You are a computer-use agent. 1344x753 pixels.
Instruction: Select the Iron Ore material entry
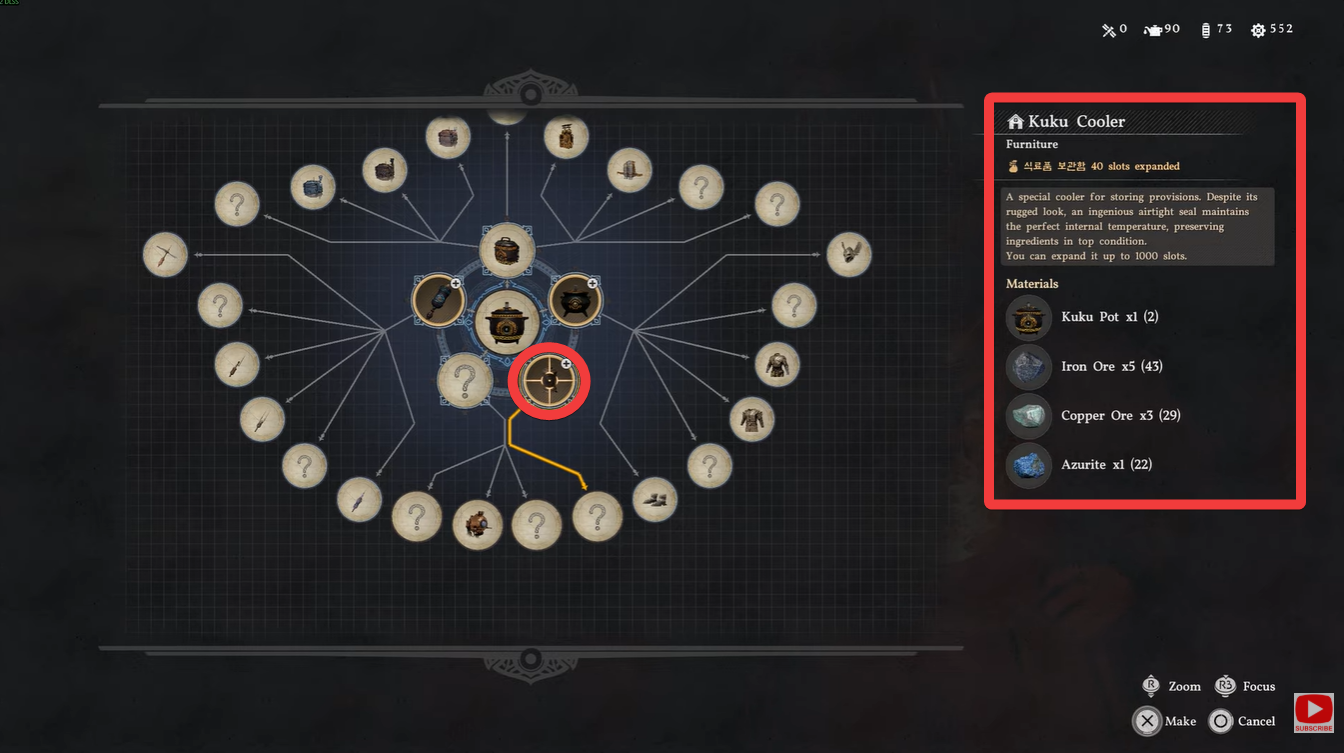pos(1098,366)
